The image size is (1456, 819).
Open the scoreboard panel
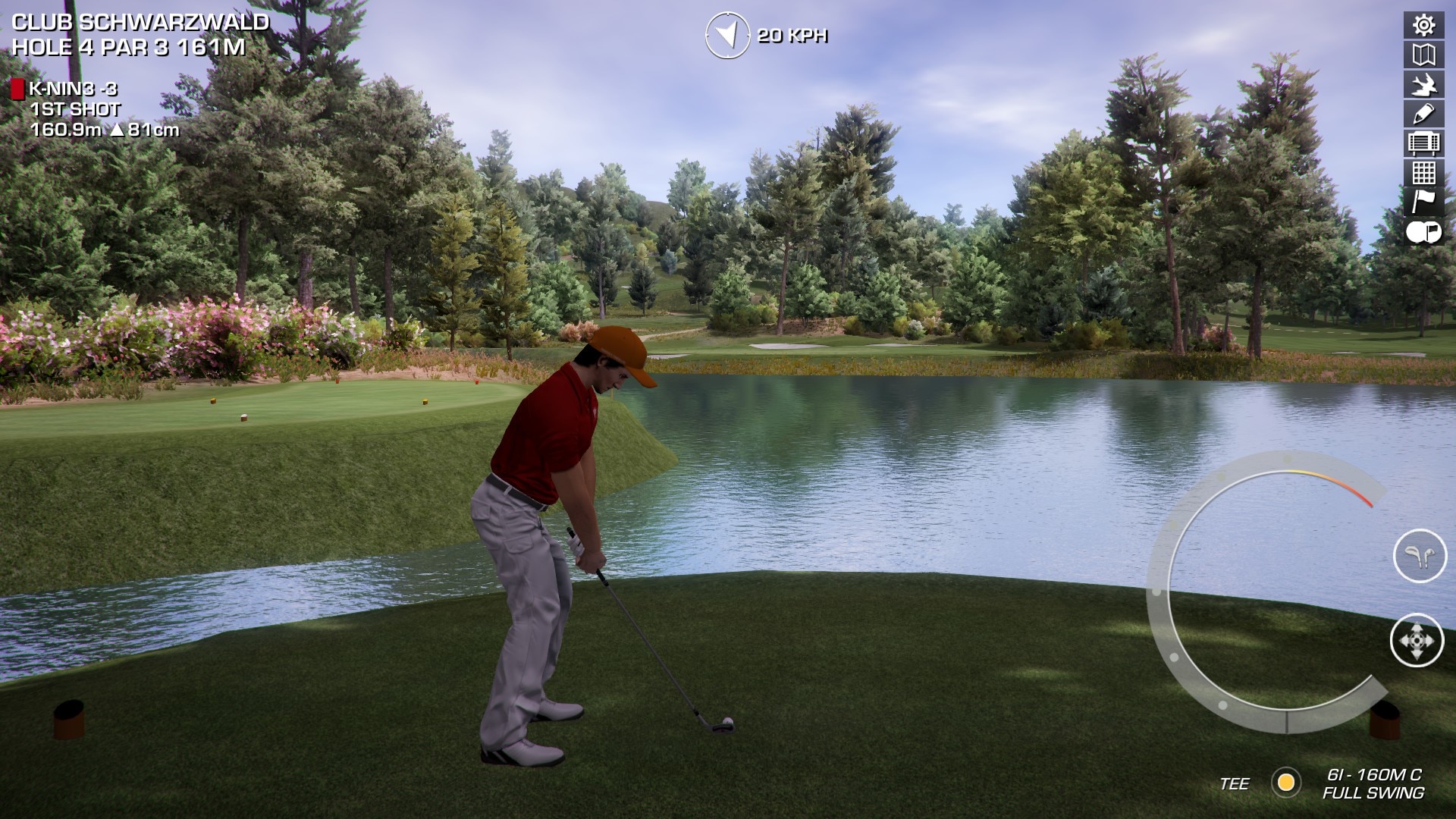pyautogui.click(x=1423, y=143)
